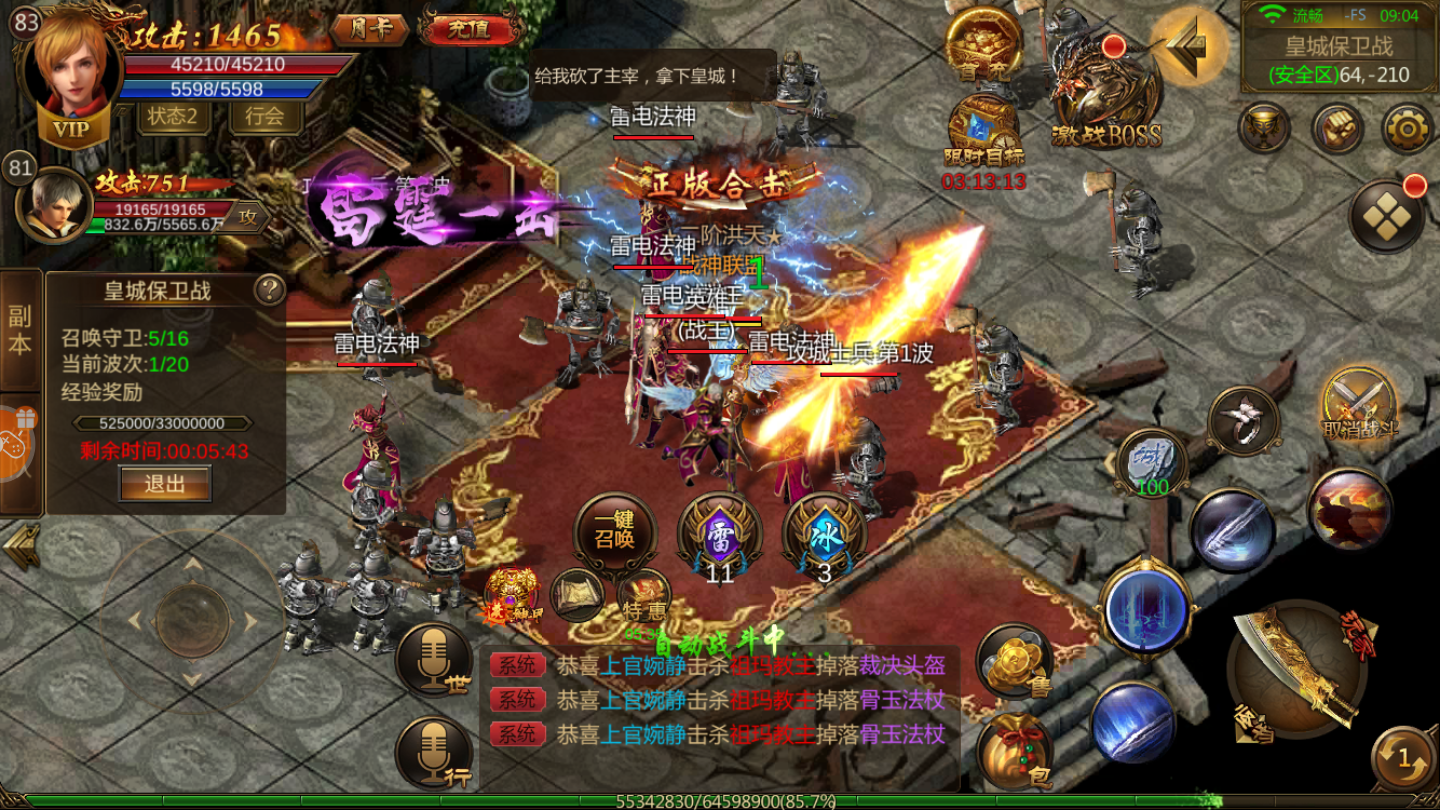
Task: Select the 副本 dungeon side tab
Action: tap(20, 331)
